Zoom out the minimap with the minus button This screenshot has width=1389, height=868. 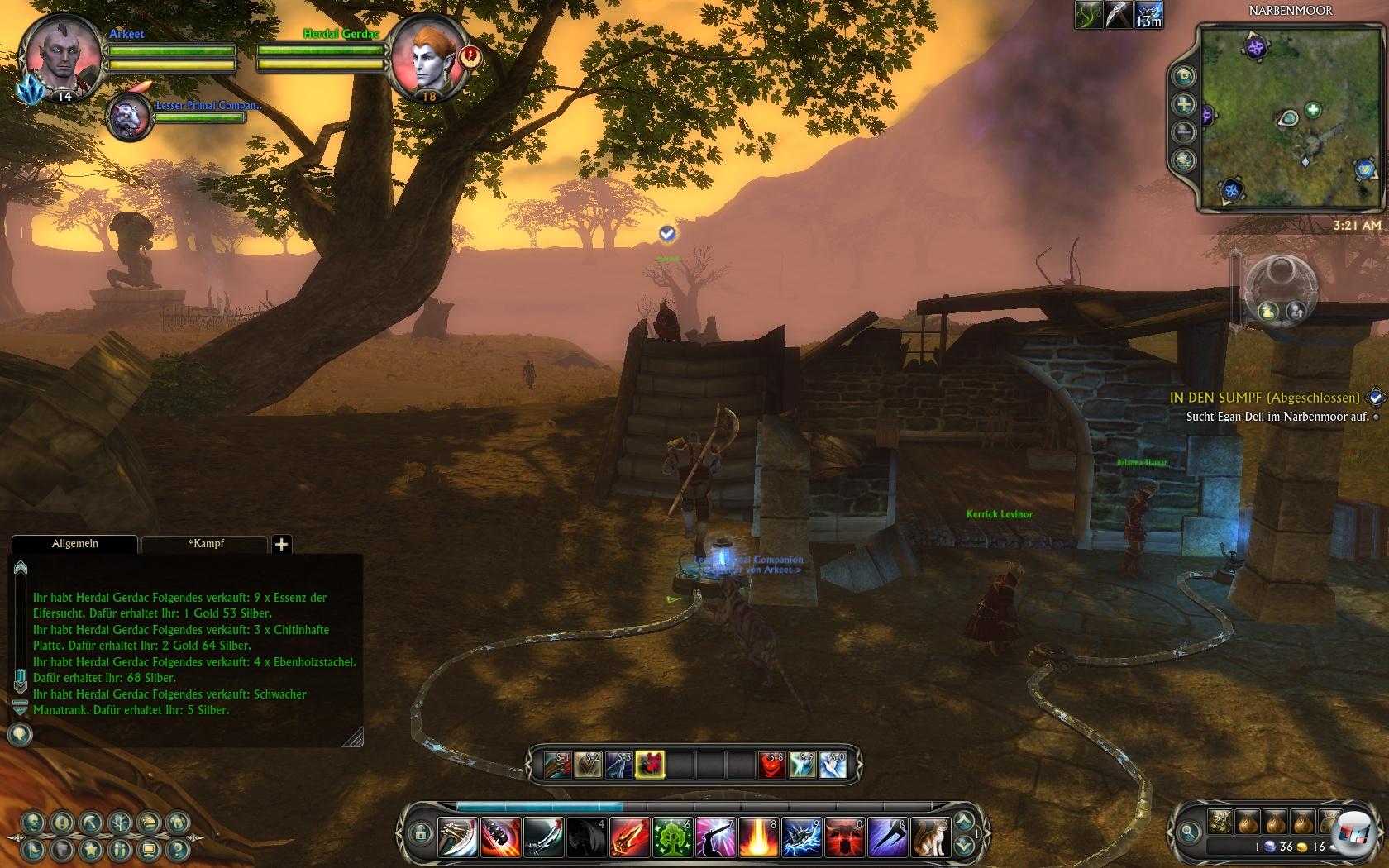(x=1184, y=132)
